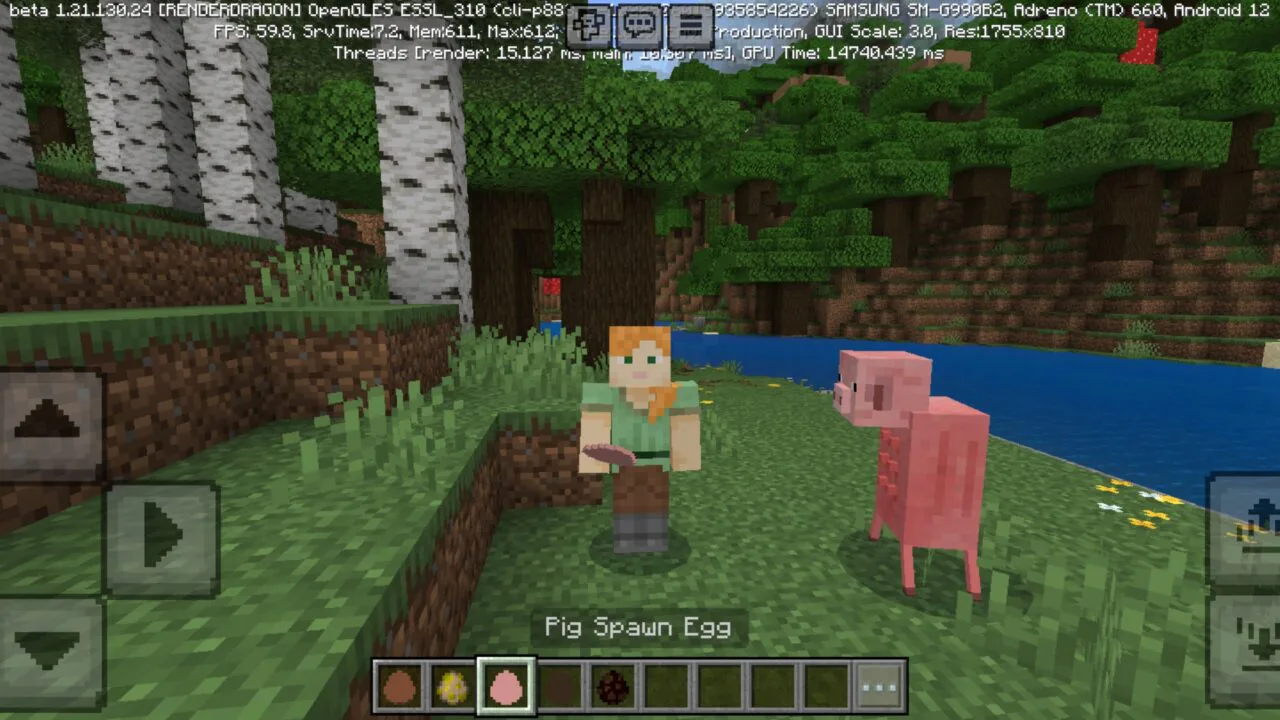Screen dimensions: 1280x720
Task: Select the dark spawn egg in slot five
Action: point(612,685)
